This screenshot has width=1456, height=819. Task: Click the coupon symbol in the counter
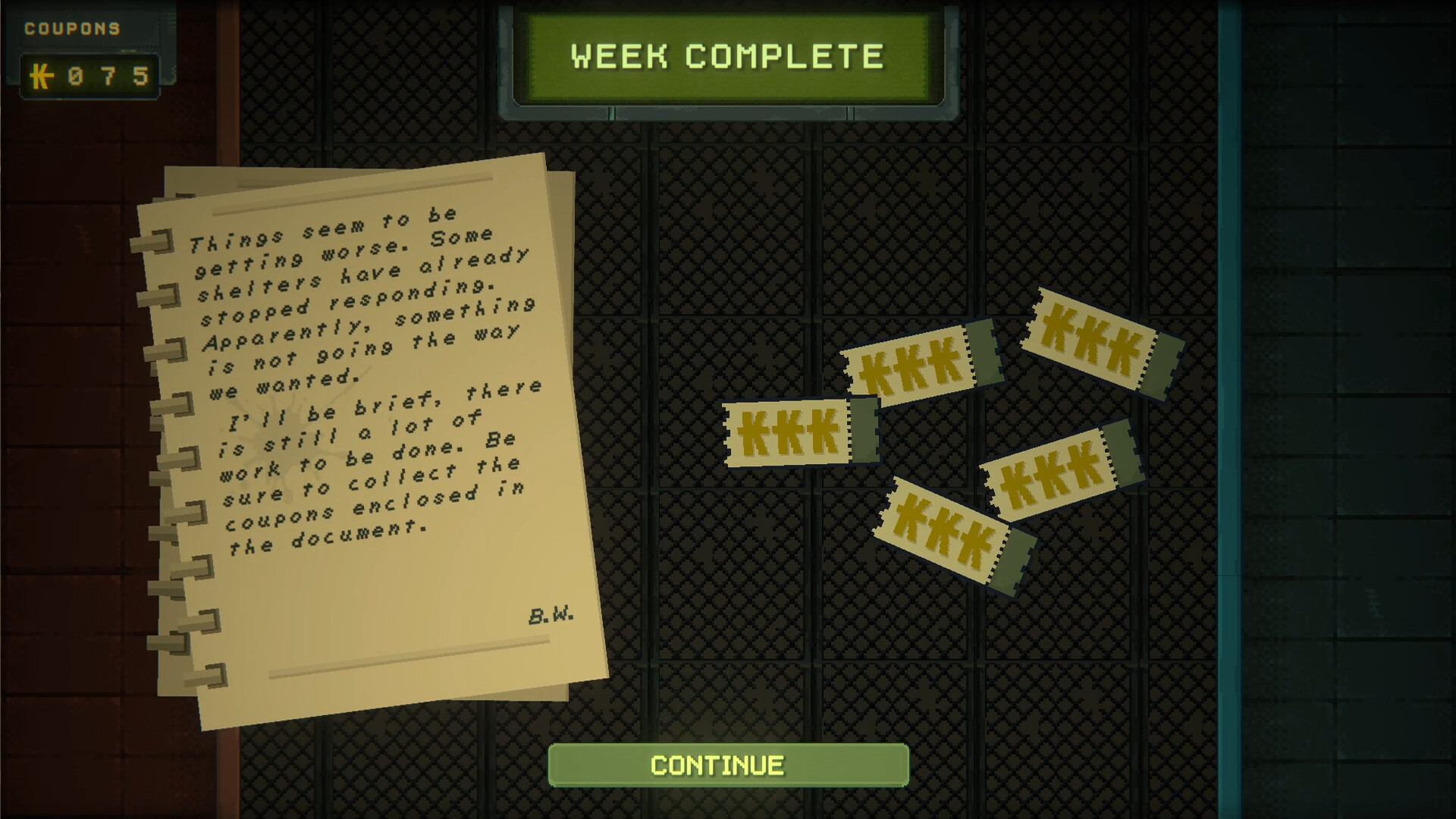coord(43,75)
